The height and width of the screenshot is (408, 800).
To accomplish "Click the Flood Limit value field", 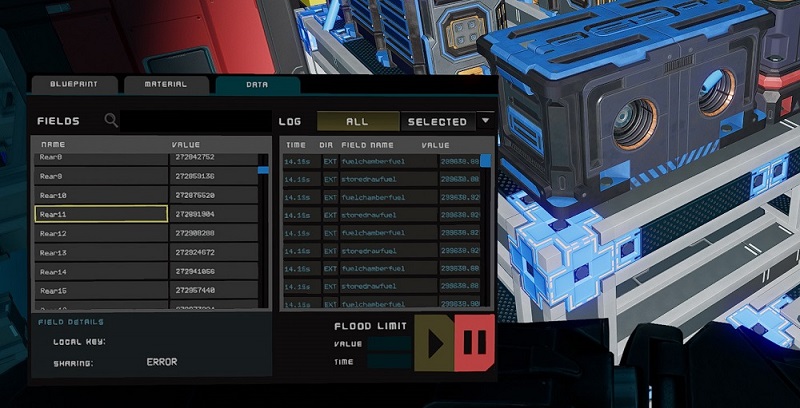I will pyautogui.click(x=389, y=344).
